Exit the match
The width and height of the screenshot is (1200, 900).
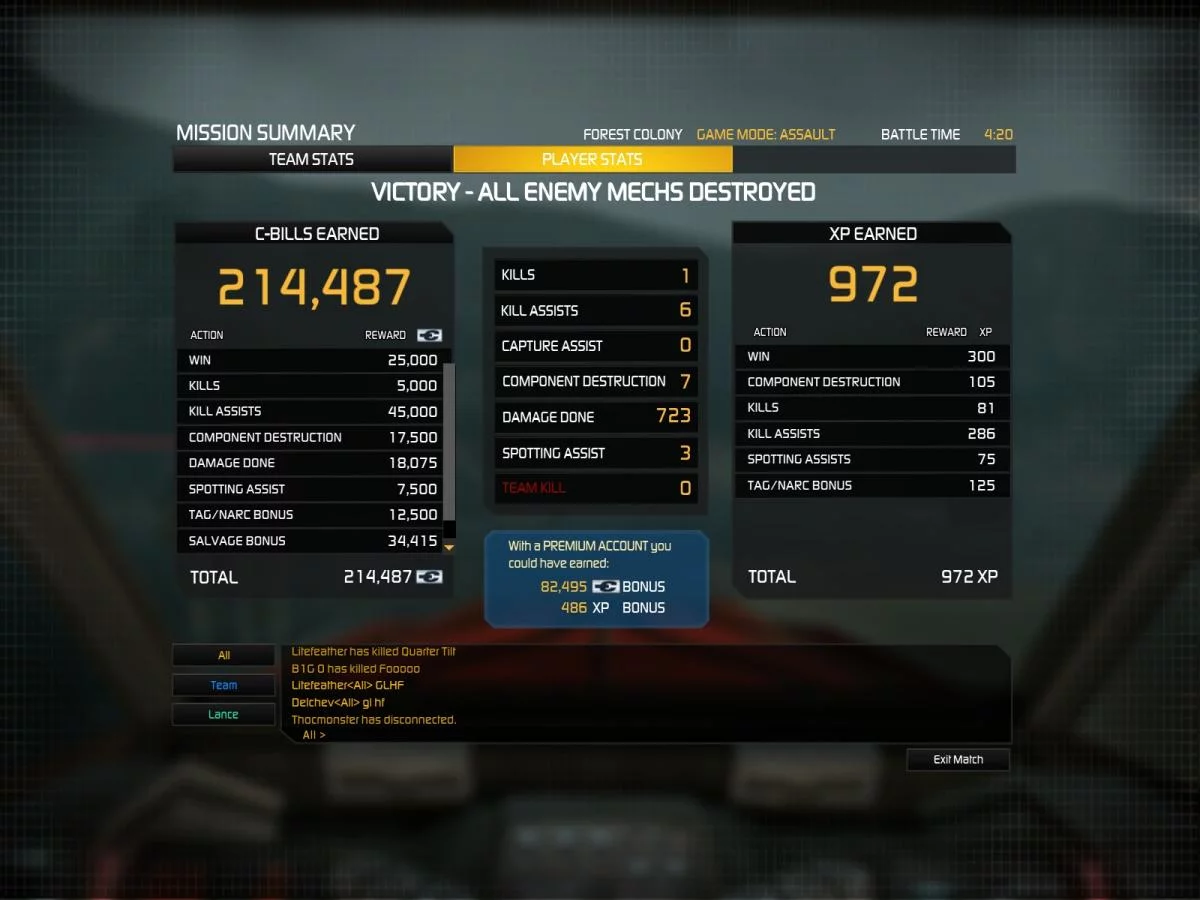point(958,760)
